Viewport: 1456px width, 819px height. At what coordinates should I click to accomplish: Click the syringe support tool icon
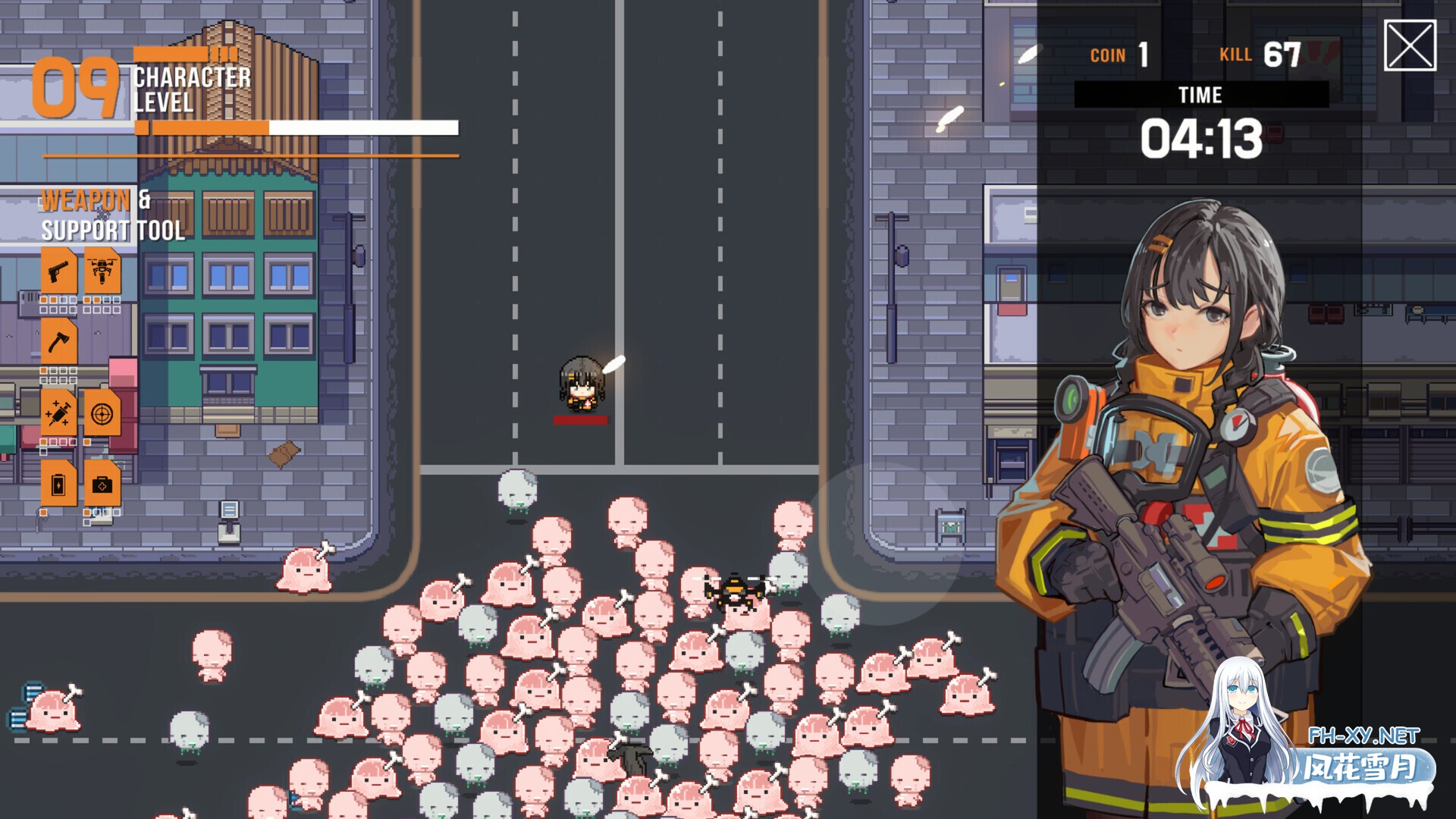[58, 413]
